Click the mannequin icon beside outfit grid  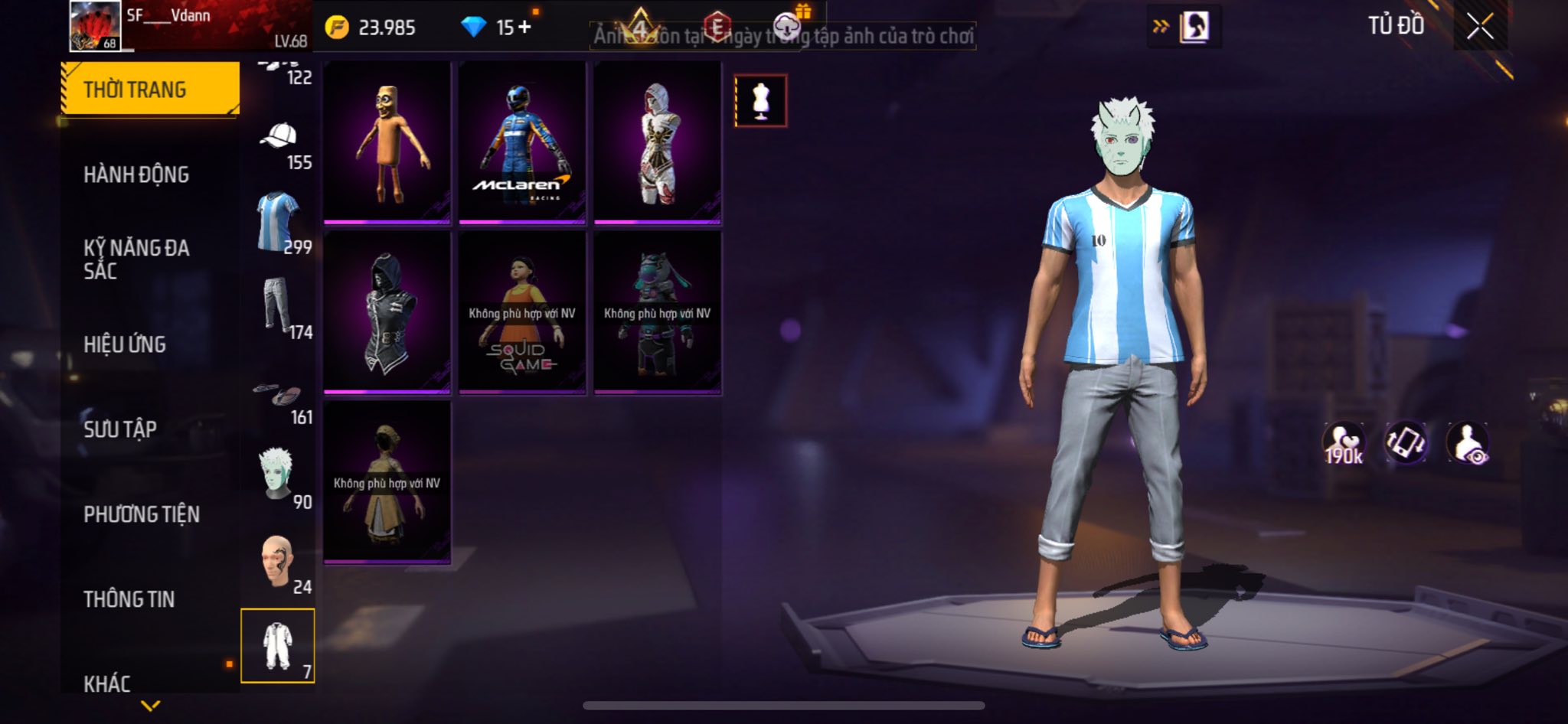pyautogui.click(x=760, y=100)
